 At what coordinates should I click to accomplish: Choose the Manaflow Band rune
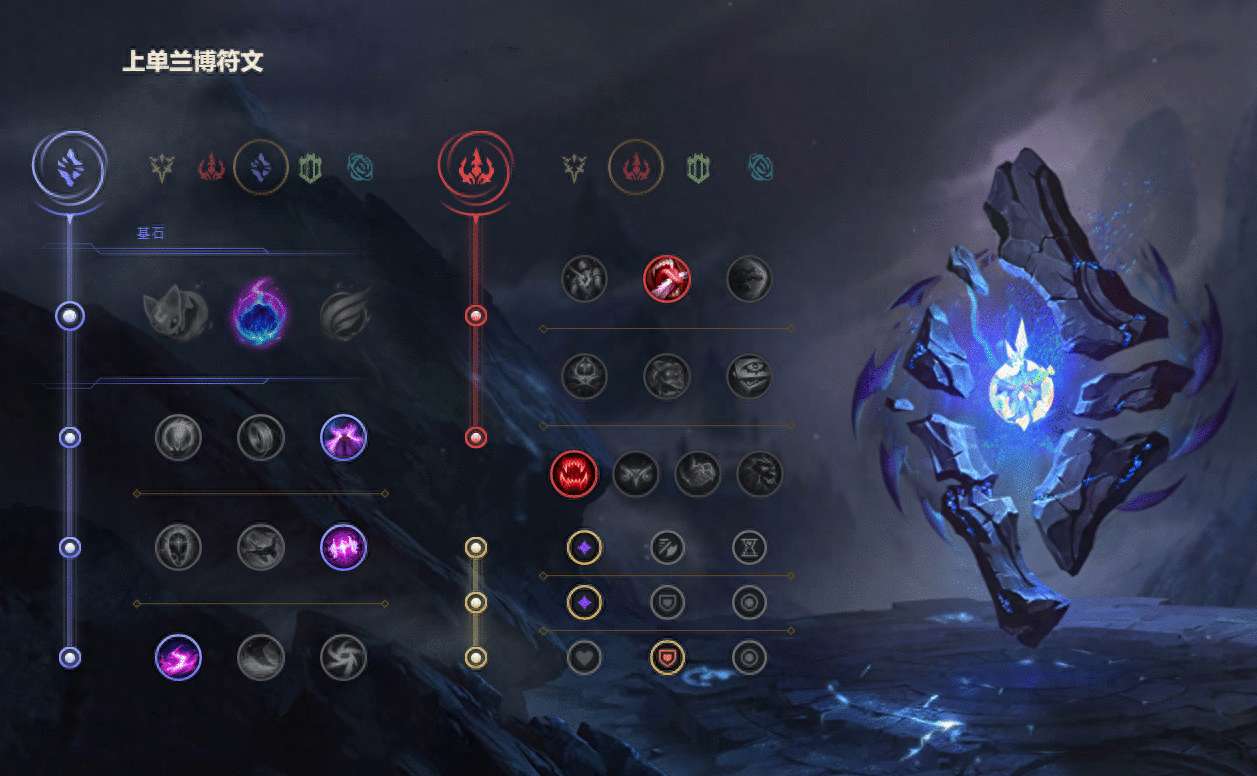pyautogui.click(x=261, y=438)
